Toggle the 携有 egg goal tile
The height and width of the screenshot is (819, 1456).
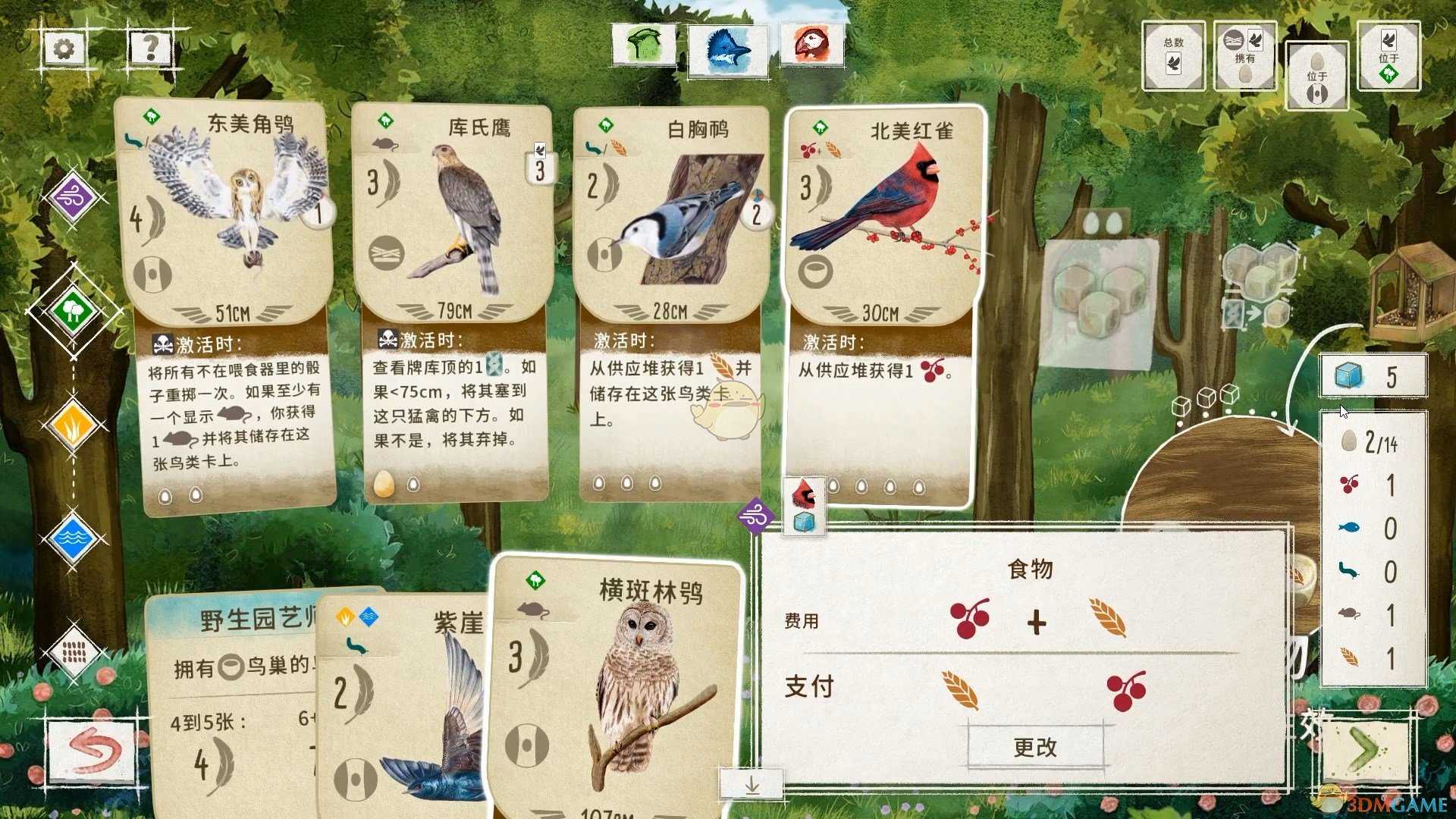coord(1244,55)
